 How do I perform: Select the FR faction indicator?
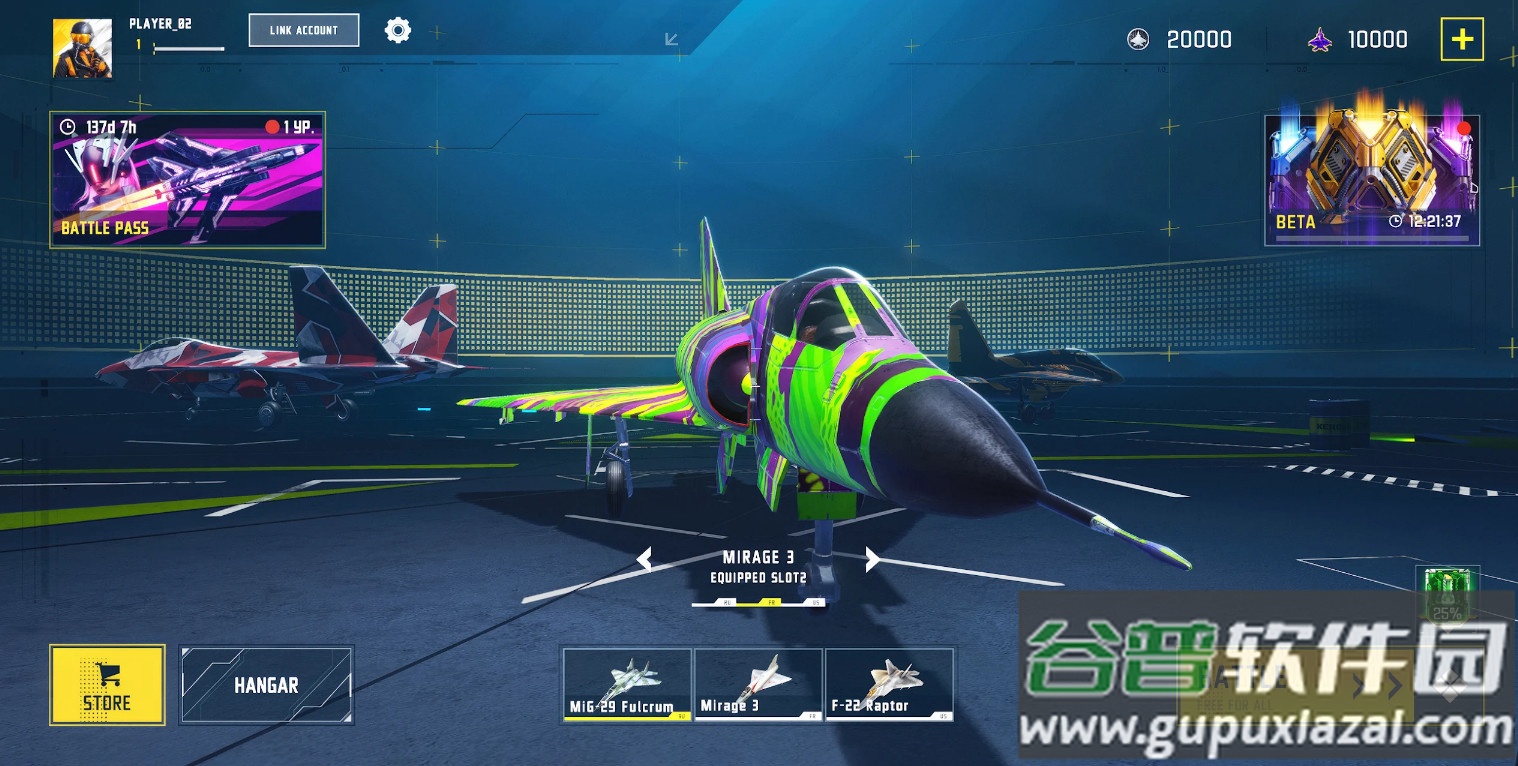(770, 601)
